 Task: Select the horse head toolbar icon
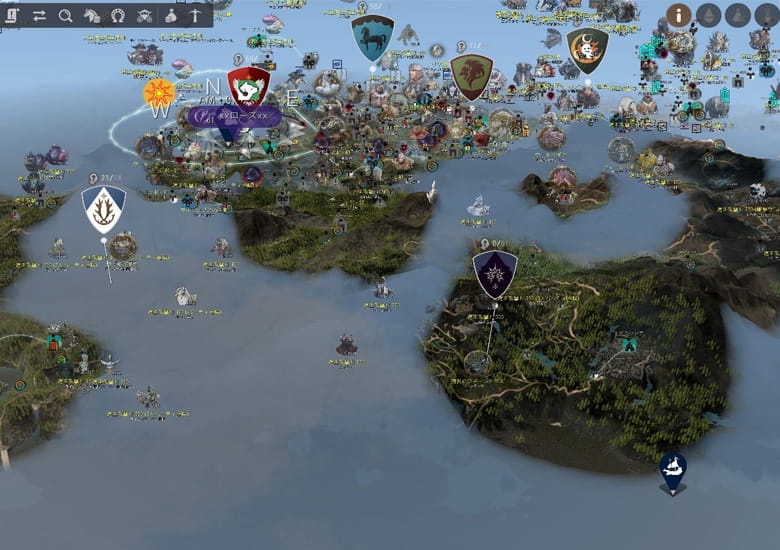pyautogui.click(x=92, y=15)
